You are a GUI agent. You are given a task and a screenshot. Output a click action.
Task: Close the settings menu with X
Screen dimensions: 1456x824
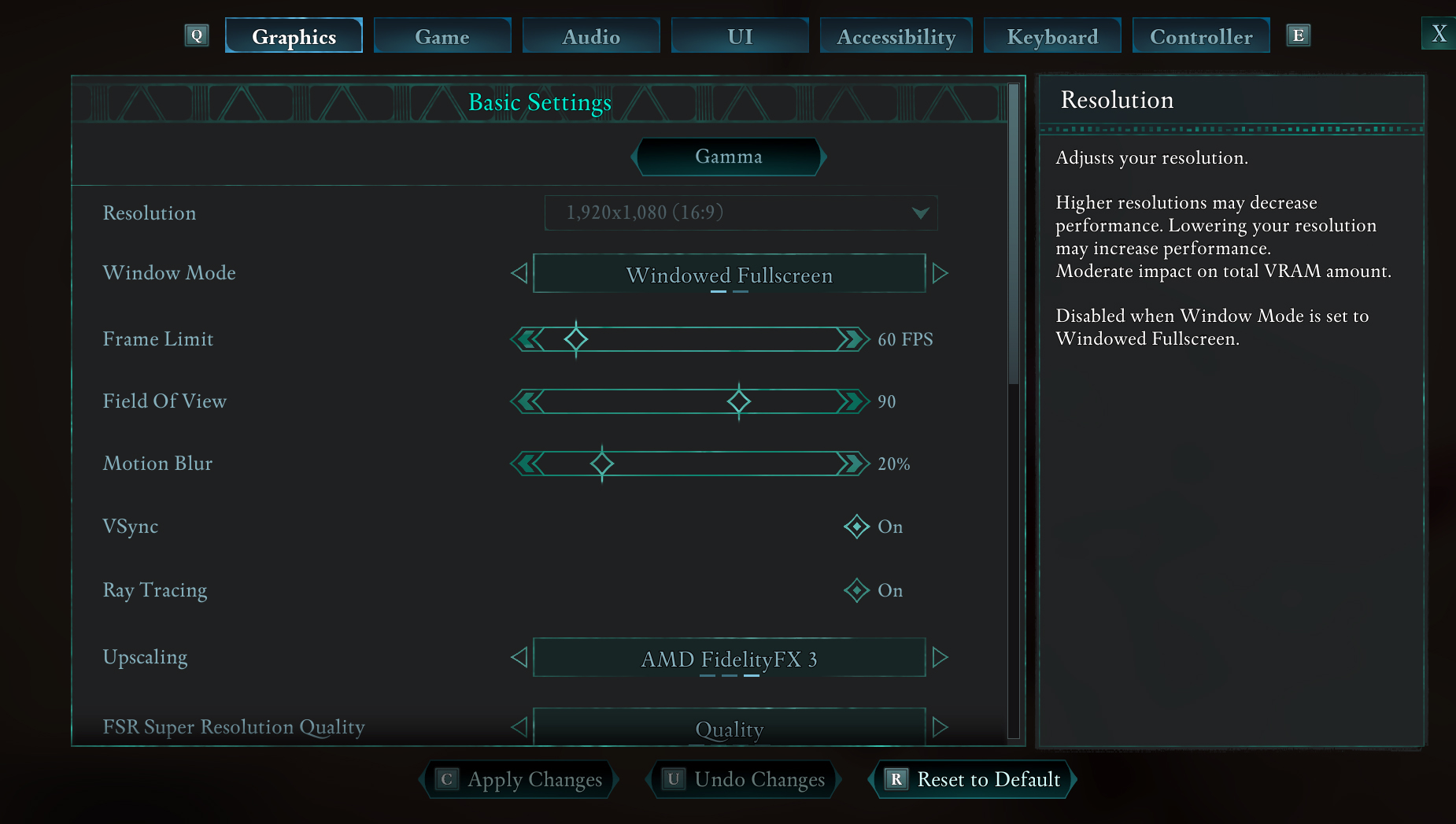coord(1439,34)
